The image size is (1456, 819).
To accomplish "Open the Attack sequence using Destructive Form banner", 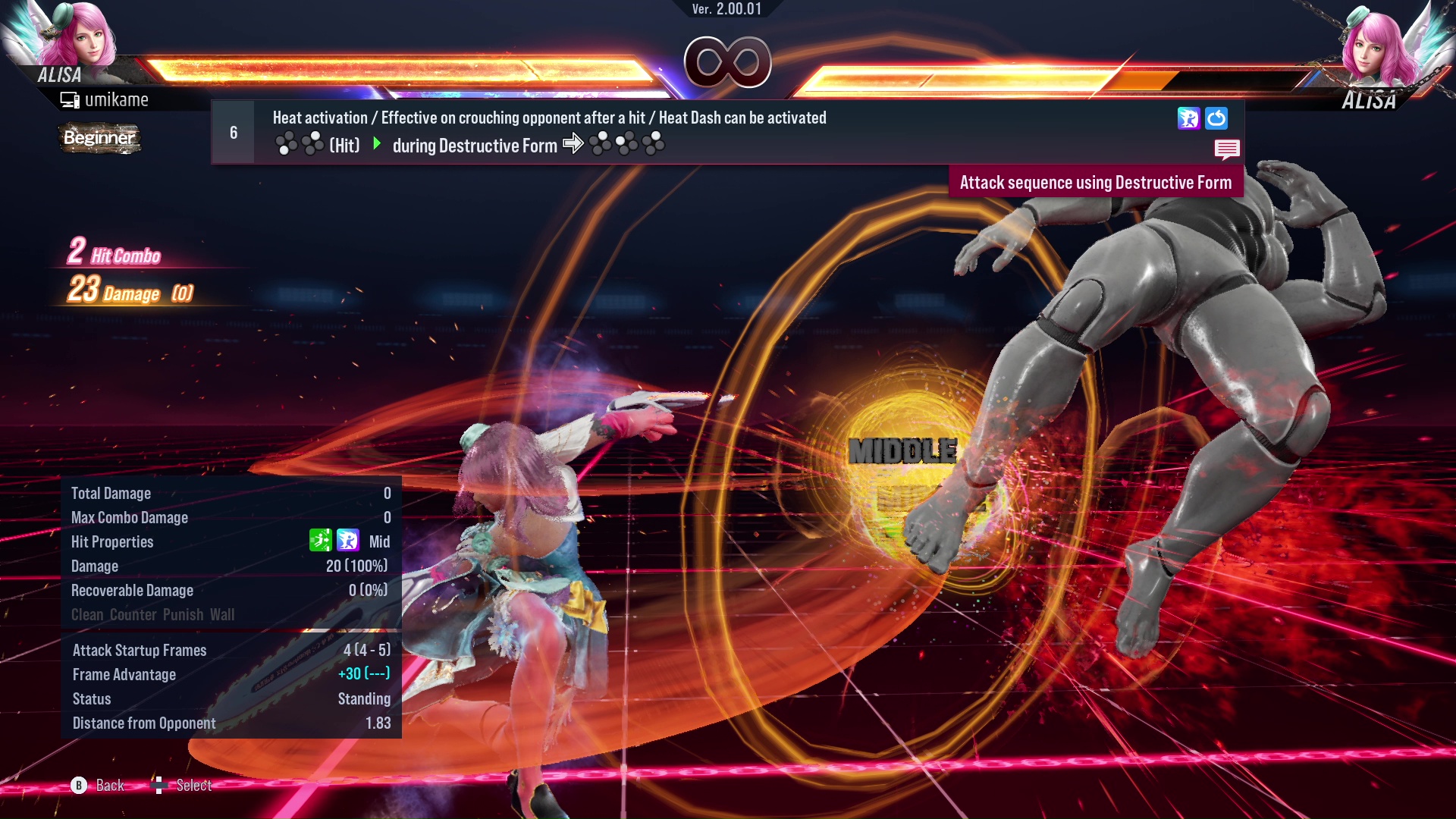I will [1095, 182].
